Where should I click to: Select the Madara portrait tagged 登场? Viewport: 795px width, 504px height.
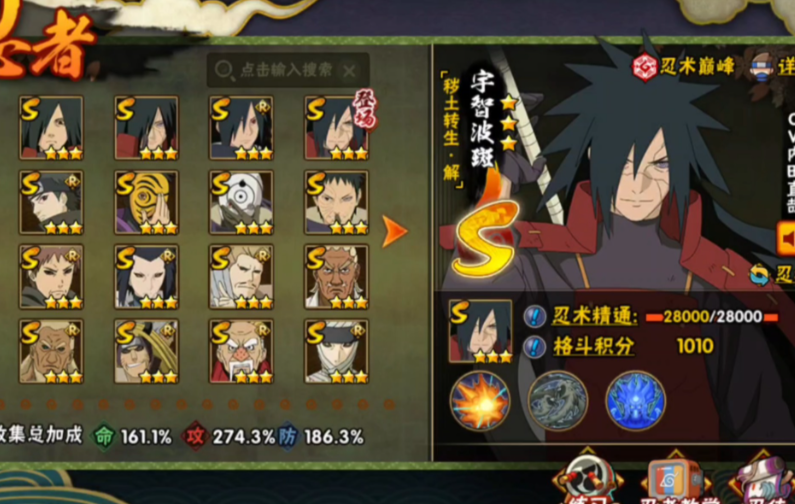[x=336, y=128]
